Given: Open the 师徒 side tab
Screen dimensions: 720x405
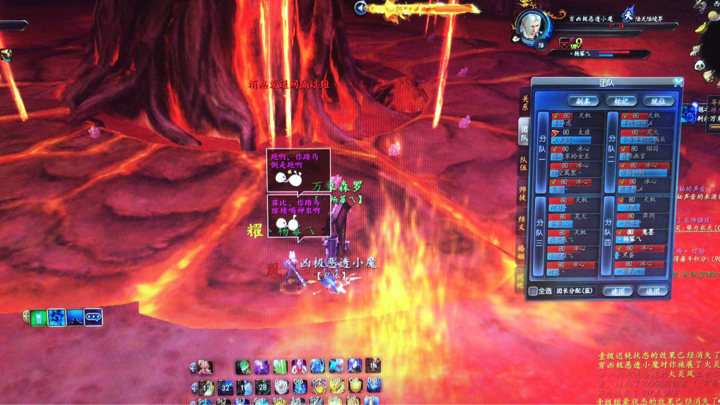Looking at the screenshot, I should (523, 193).
